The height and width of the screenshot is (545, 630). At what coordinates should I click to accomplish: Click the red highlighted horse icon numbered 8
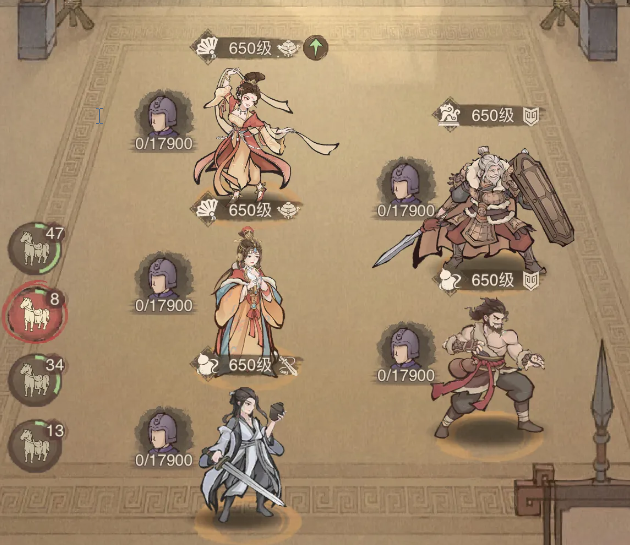[x=33, y=314]
